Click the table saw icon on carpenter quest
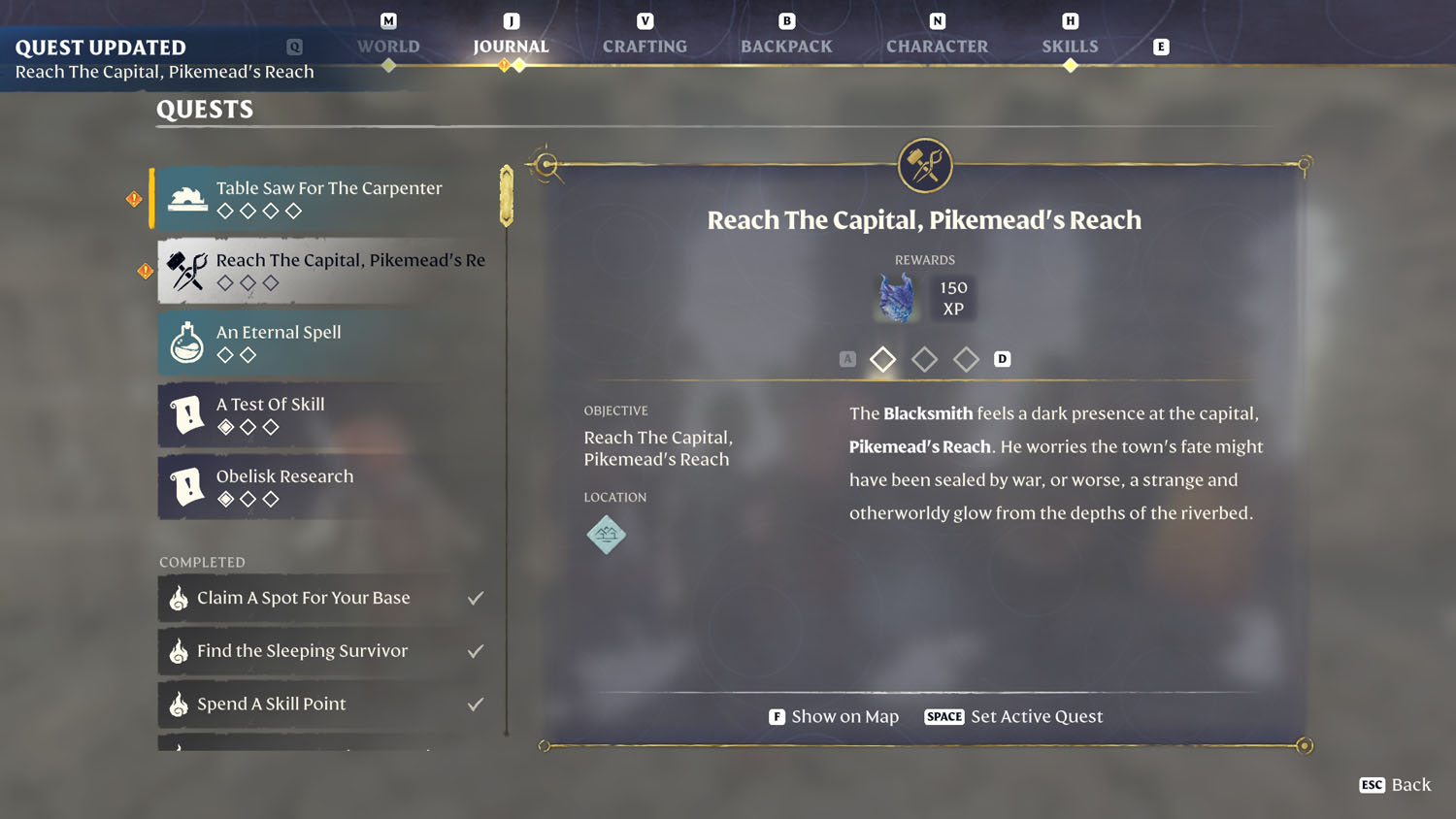The height and width of the screenshot is (819, 1456). [186, 197]
